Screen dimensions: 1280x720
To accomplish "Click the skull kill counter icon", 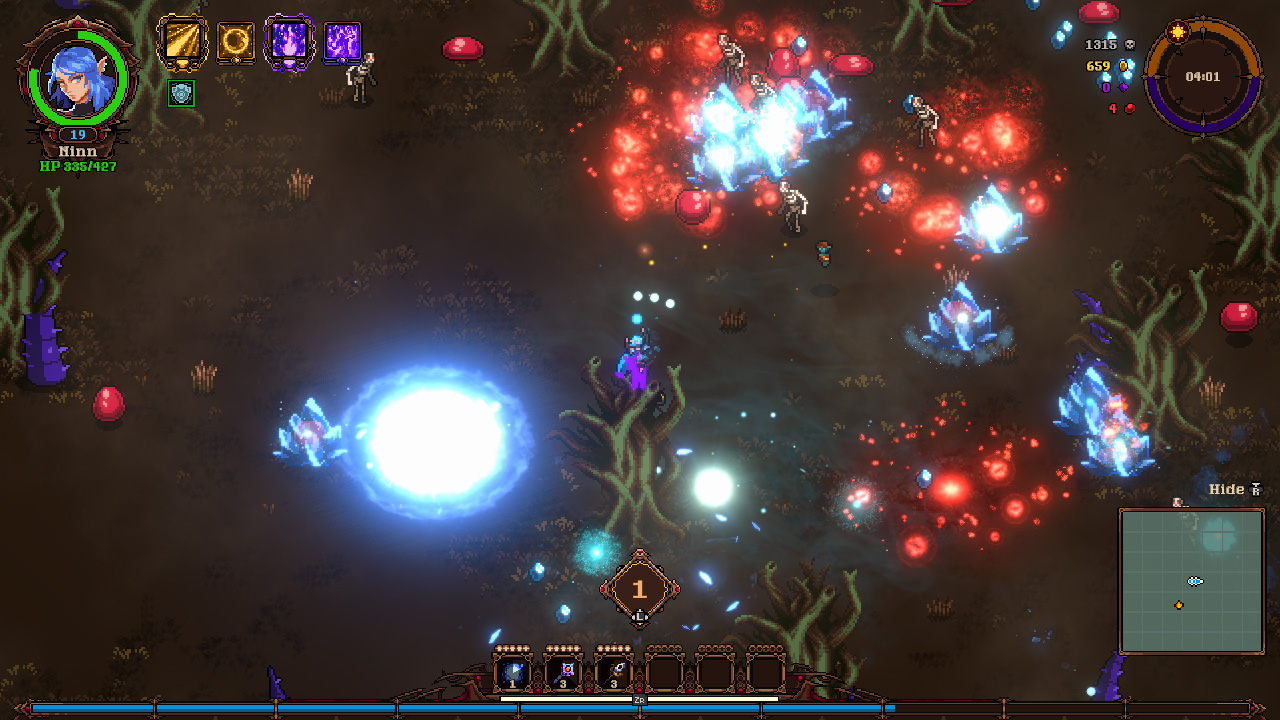I will (x=1128, y=44).
